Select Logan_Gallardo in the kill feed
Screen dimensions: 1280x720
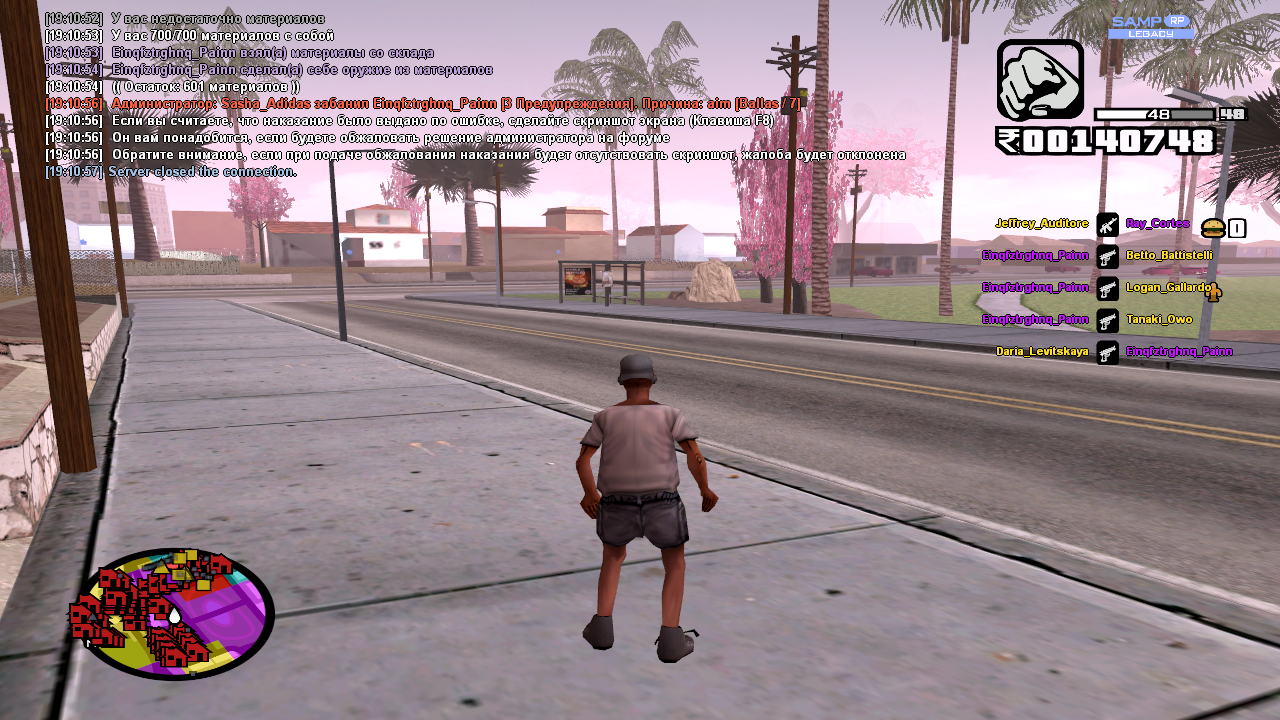1166,288
